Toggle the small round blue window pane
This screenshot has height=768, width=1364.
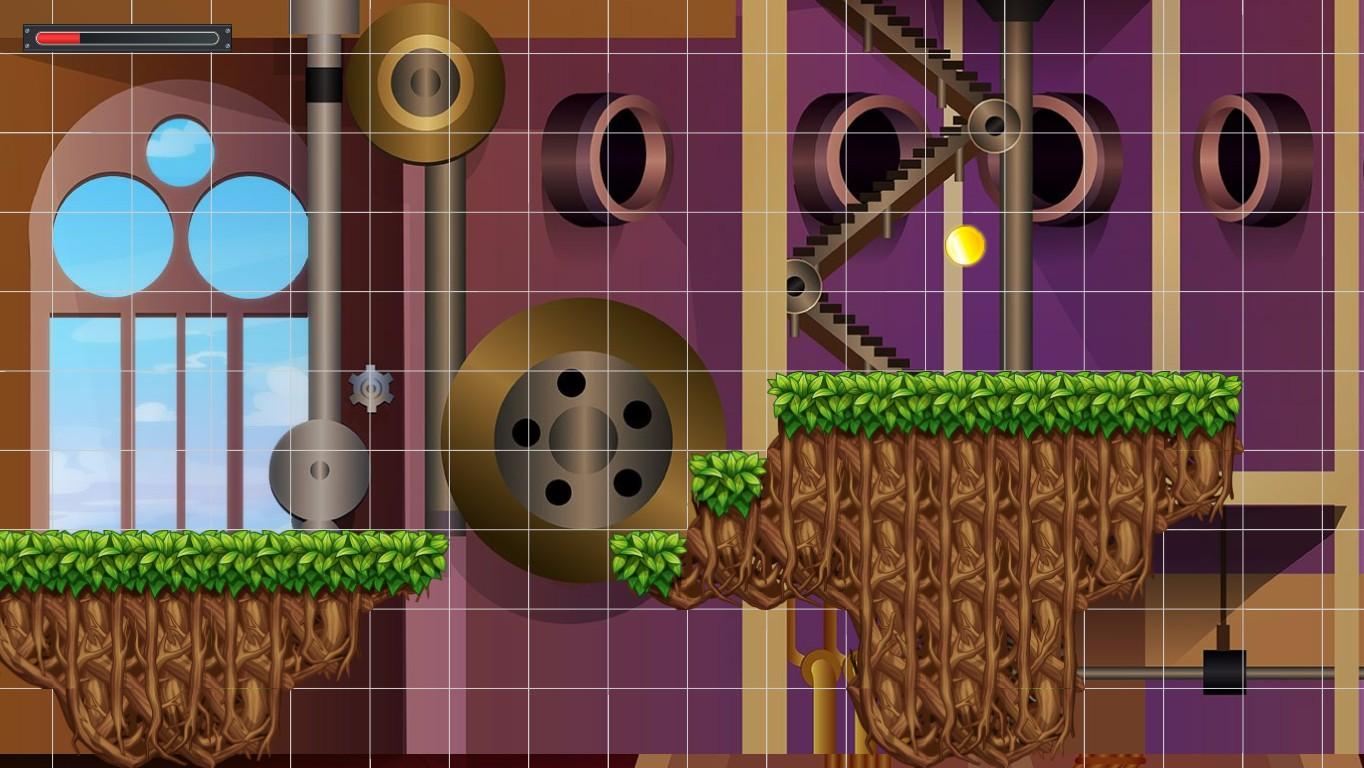(180, 150)
